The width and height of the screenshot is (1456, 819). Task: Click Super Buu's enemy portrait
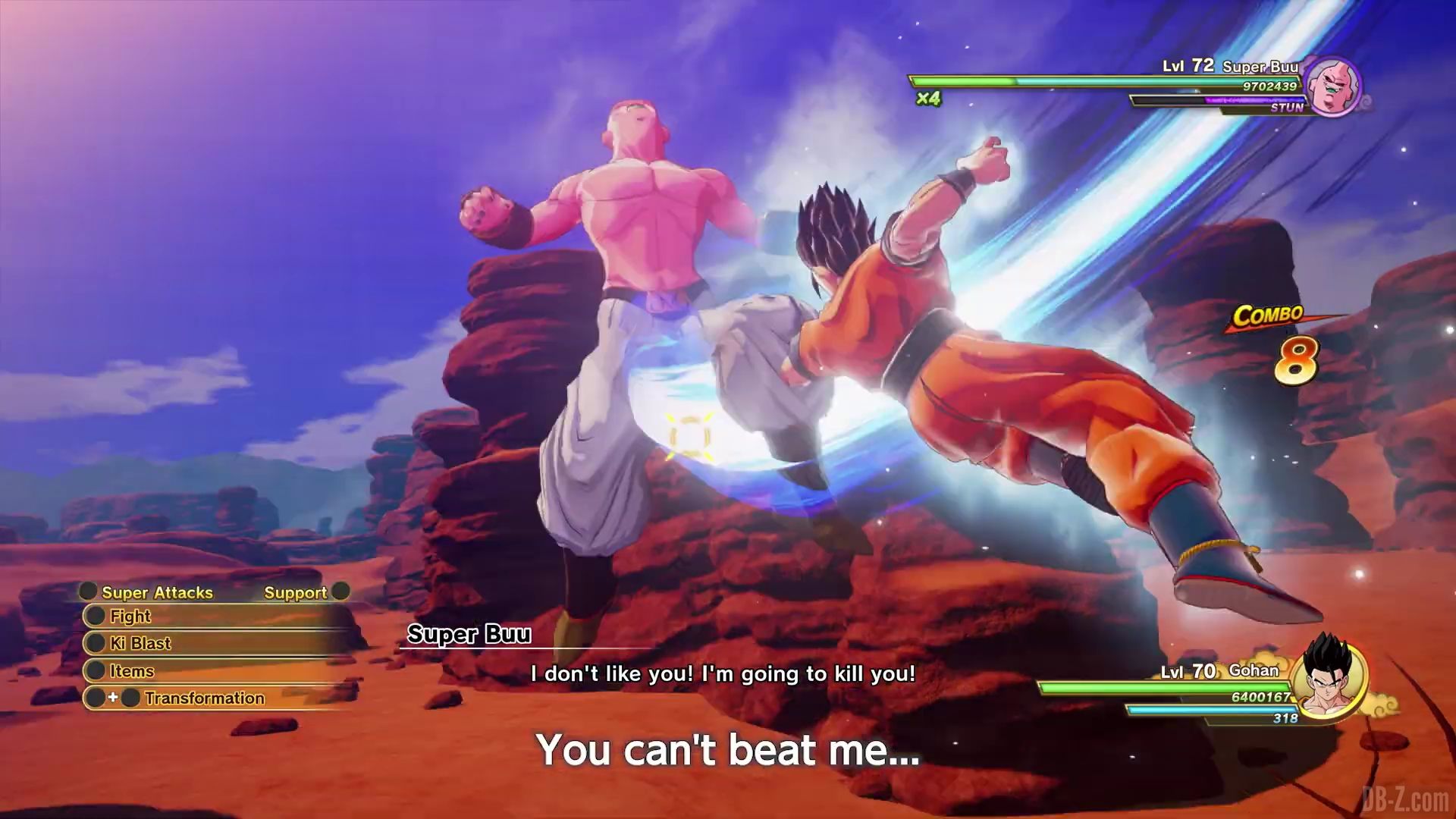pyautogui.click(x=1334, y=86)
